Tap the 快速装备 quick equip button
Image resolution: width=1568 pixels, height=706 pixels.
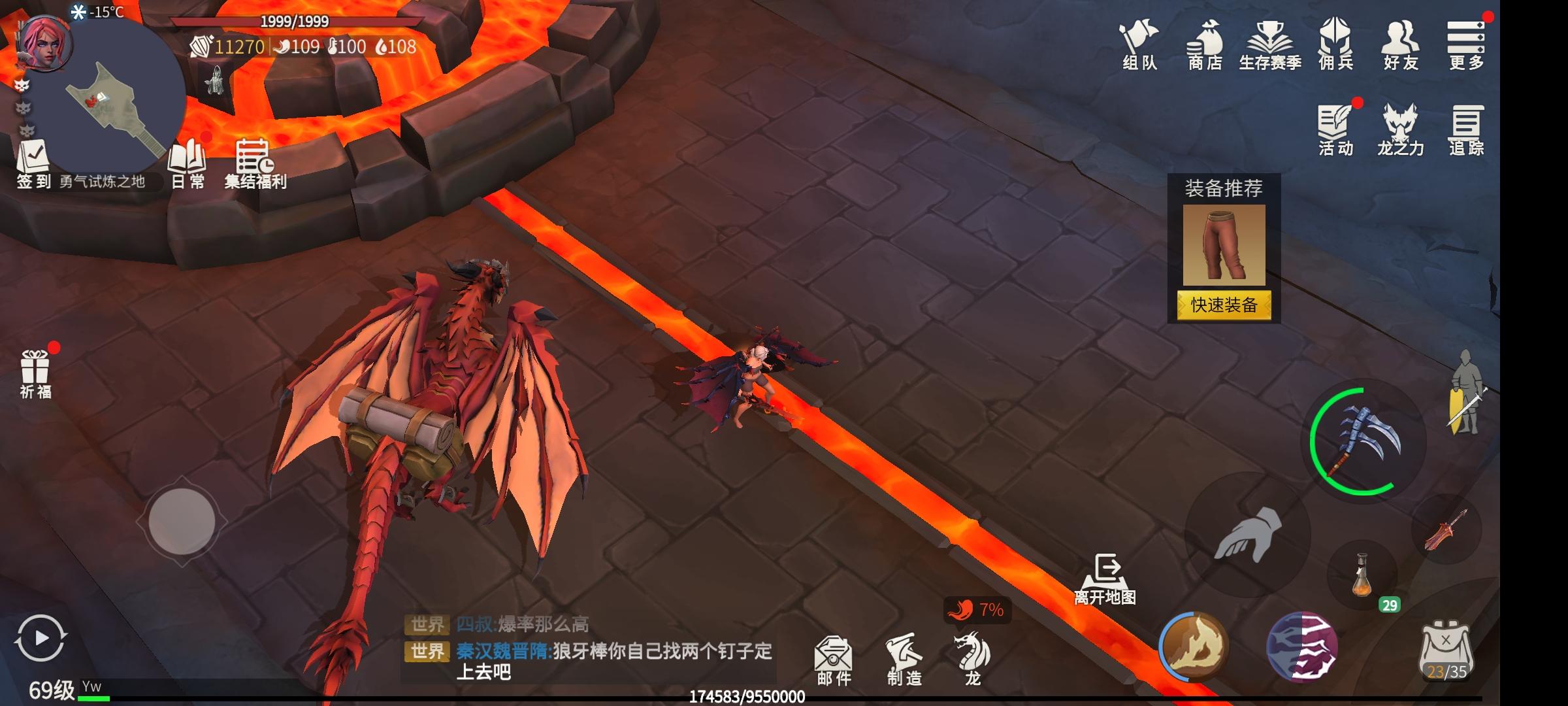1224,305
